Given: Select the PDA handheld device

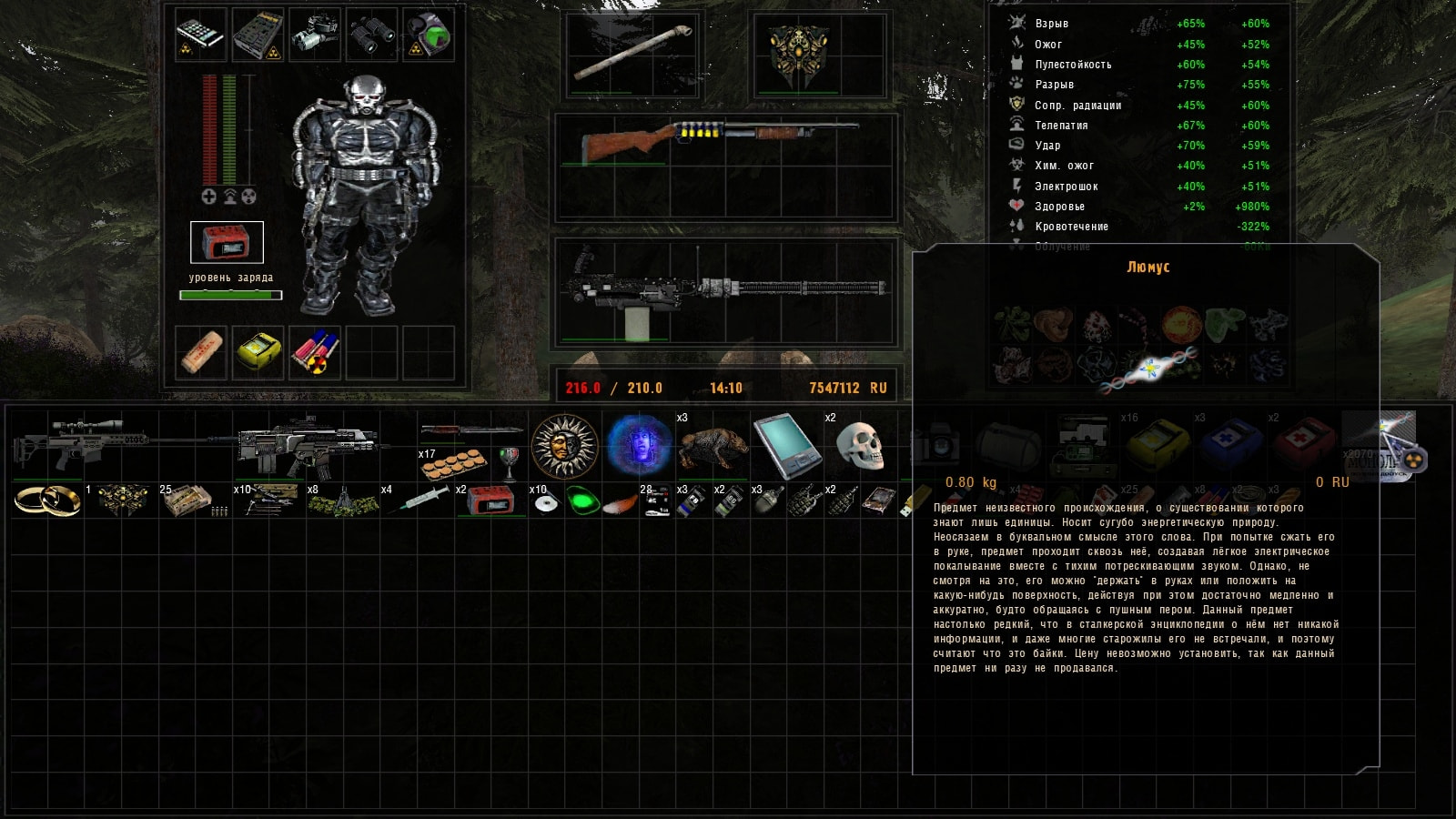Looking at the screenshot, I should coord(784,446).
